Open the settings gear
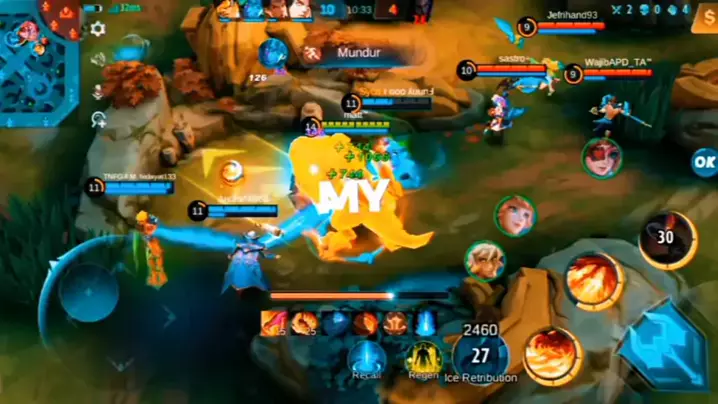 tap(98, 29)
